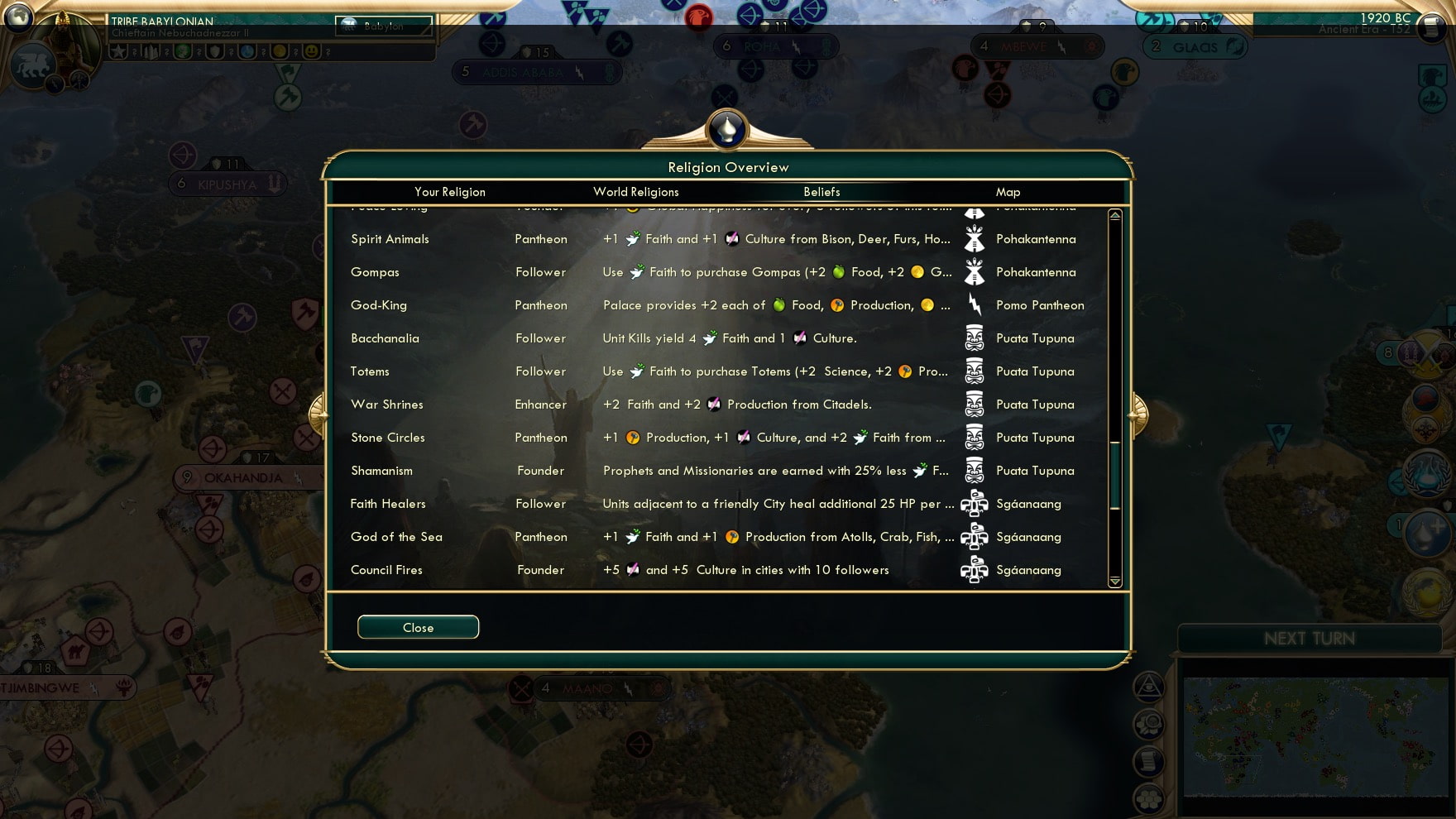This screenshot has height=819, width=1456.
Task: Click the happiness smiley icon in the score ribbon
Action: click(310, 53)
